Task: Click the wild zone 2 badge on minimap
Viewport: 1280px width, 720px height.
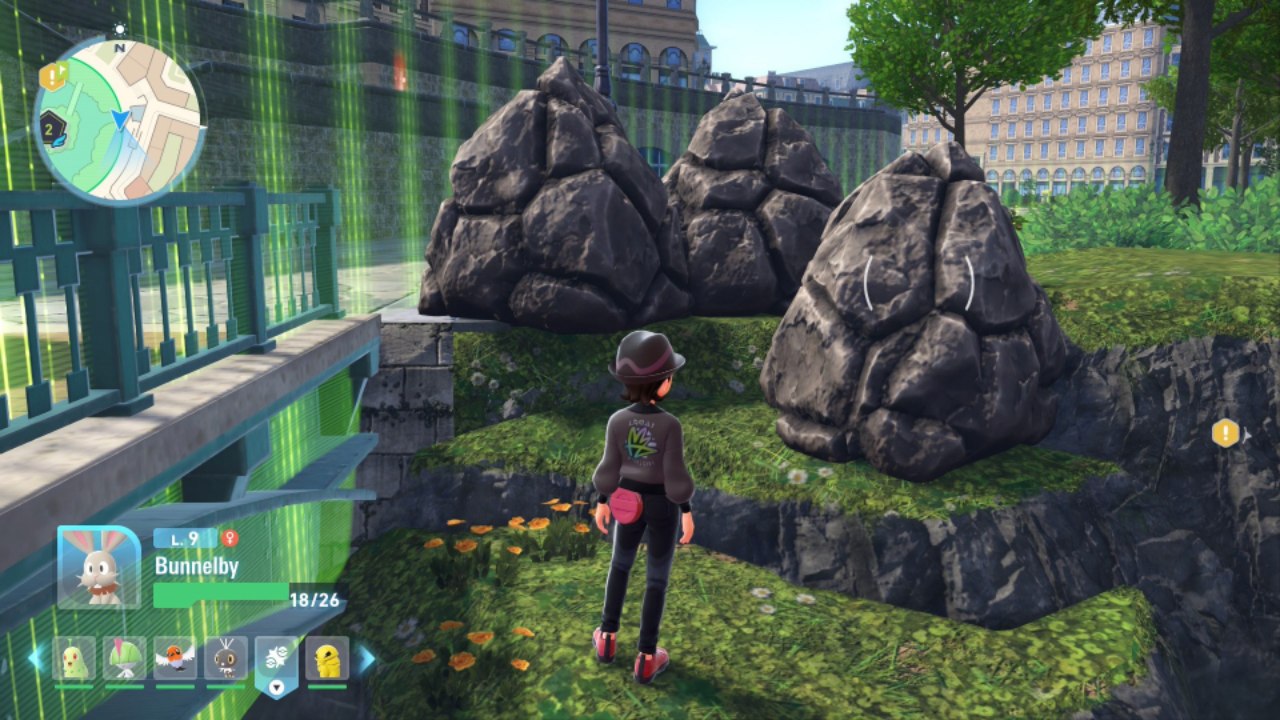Action: click(x=52, y=127)
